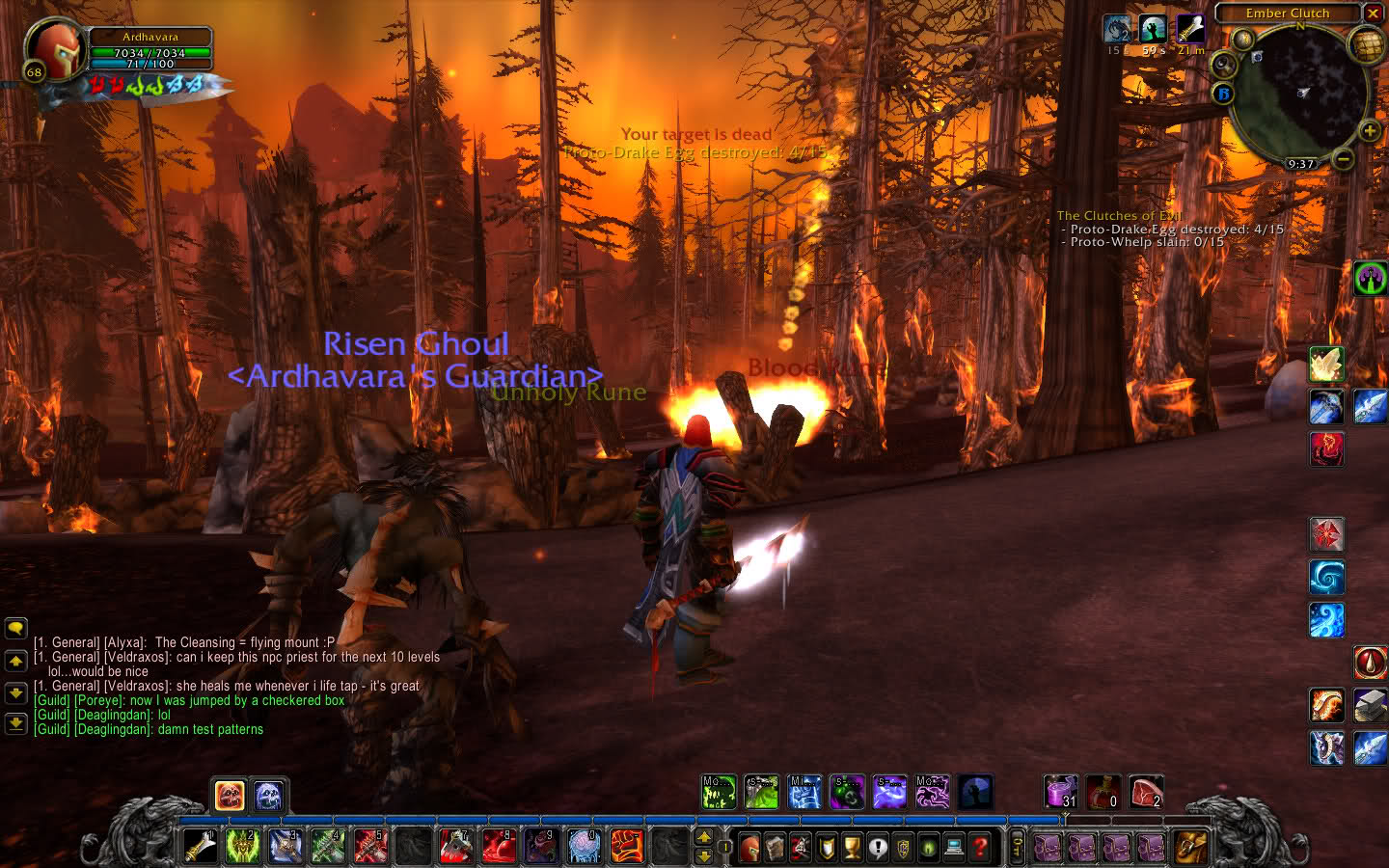The image size is (1389, 868).
Task: Open the golden trophy achievements micro button
Action: [852, 848]
